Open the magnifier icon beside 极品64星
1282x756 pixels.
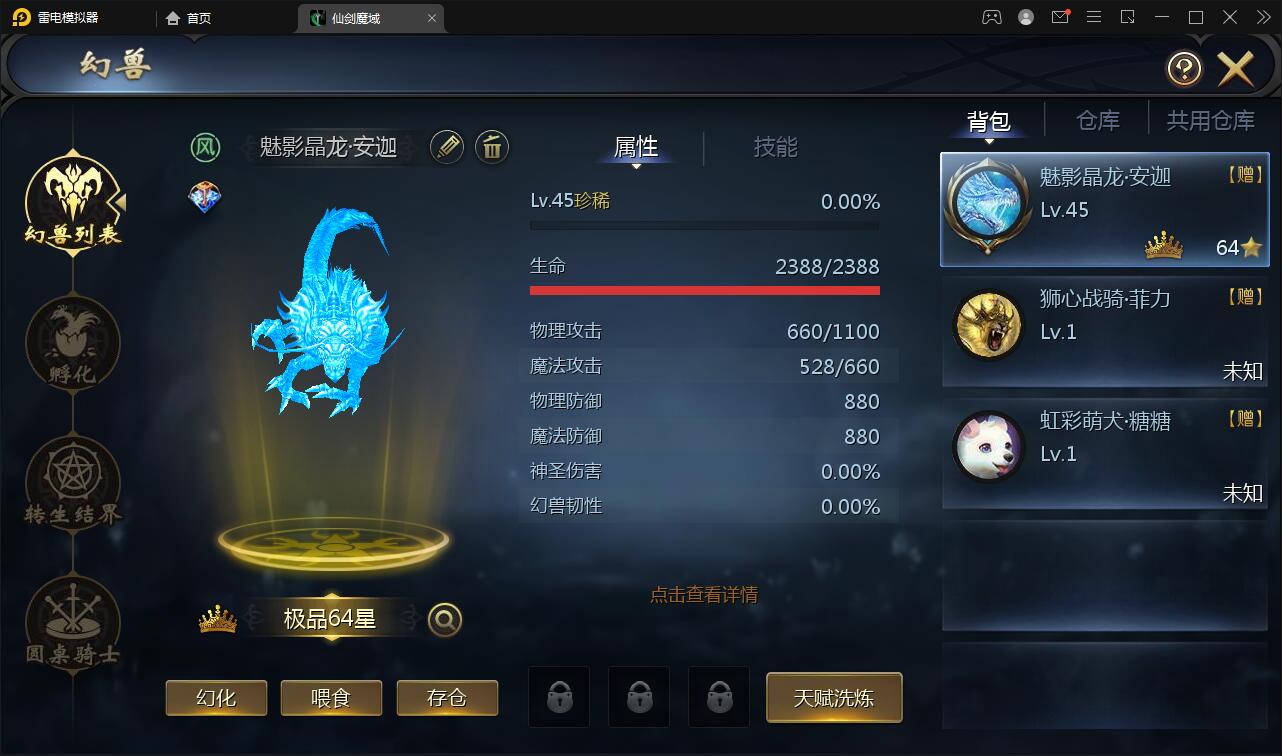pos(443,619)
